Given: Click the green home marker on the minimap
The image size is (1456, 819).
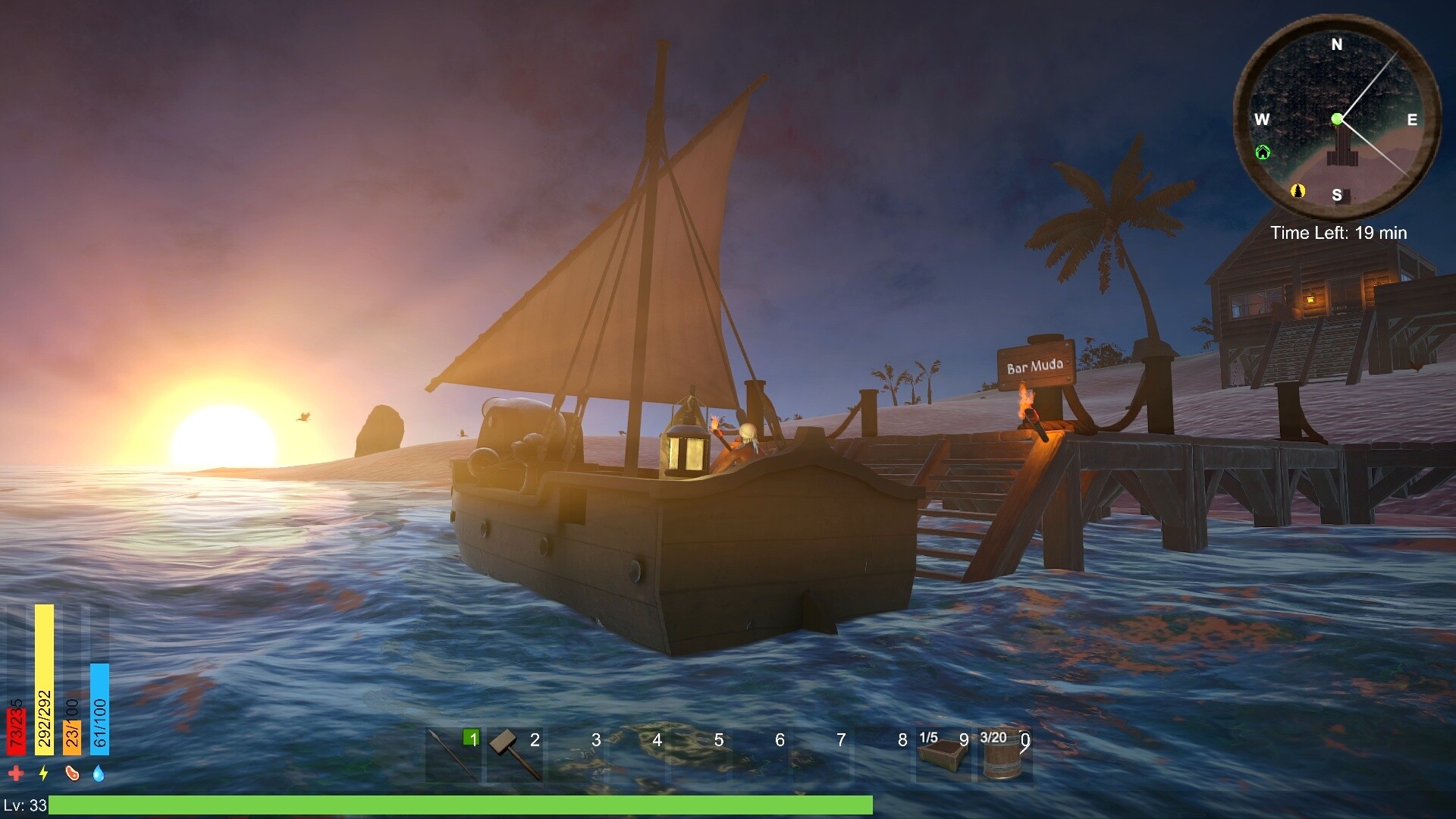Looking at the screenshot, I should (1261, 152).
